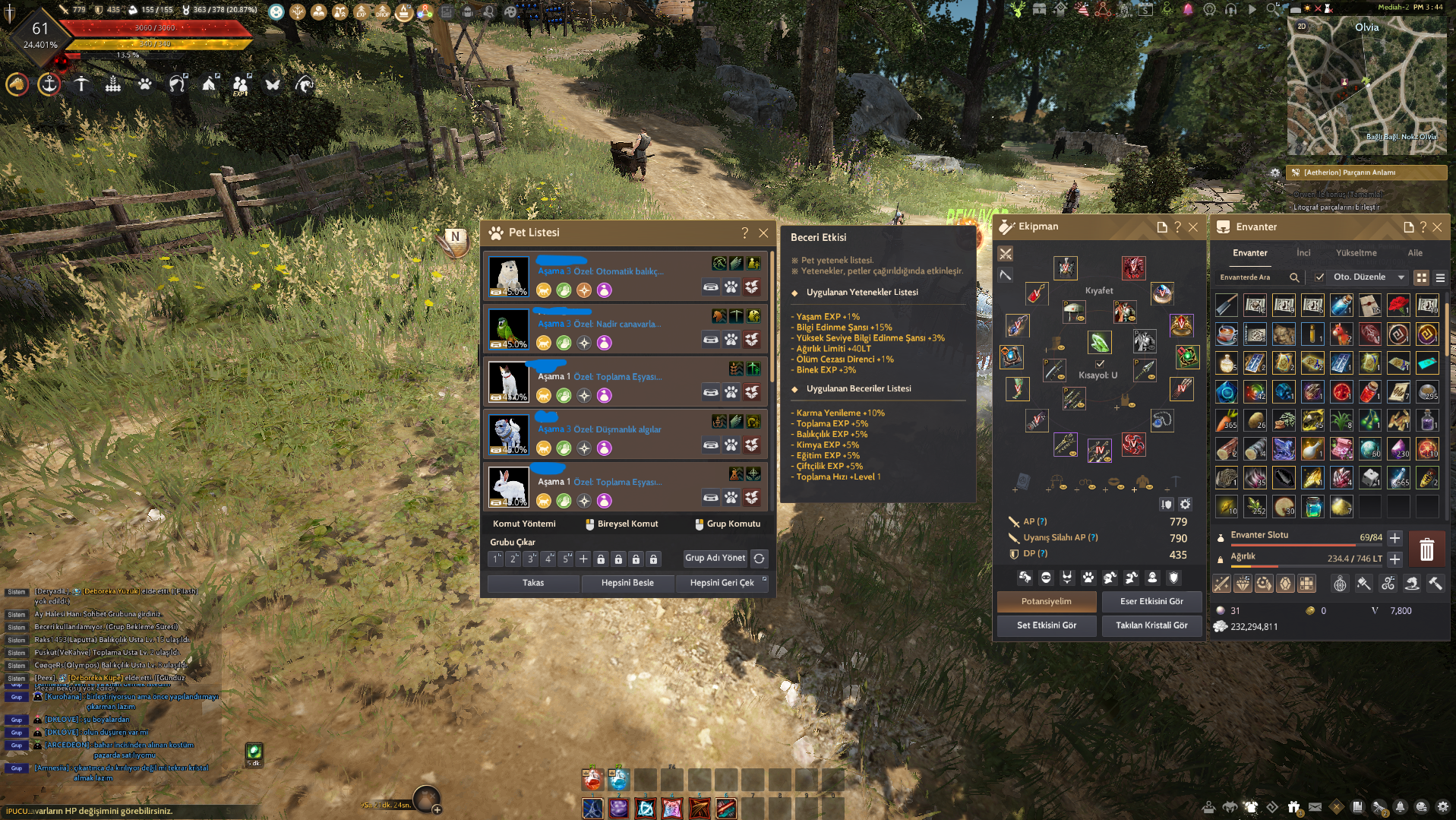Click the Takılan Kristali Gör button
The image size is (1456, 820).
tap(1151, 626)
